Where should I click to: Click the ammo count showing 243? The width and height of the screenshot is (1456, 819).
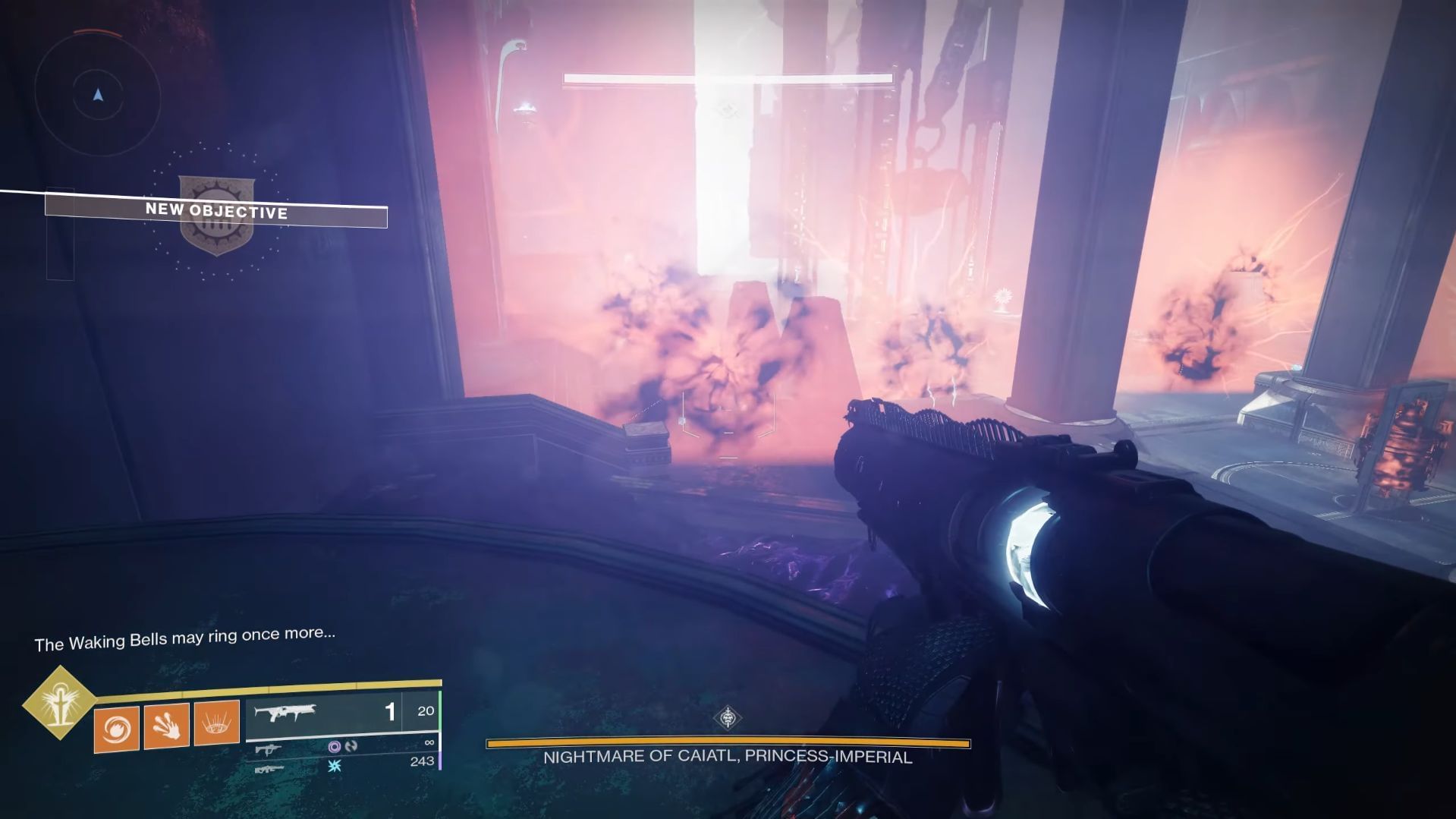click(423, 763)
